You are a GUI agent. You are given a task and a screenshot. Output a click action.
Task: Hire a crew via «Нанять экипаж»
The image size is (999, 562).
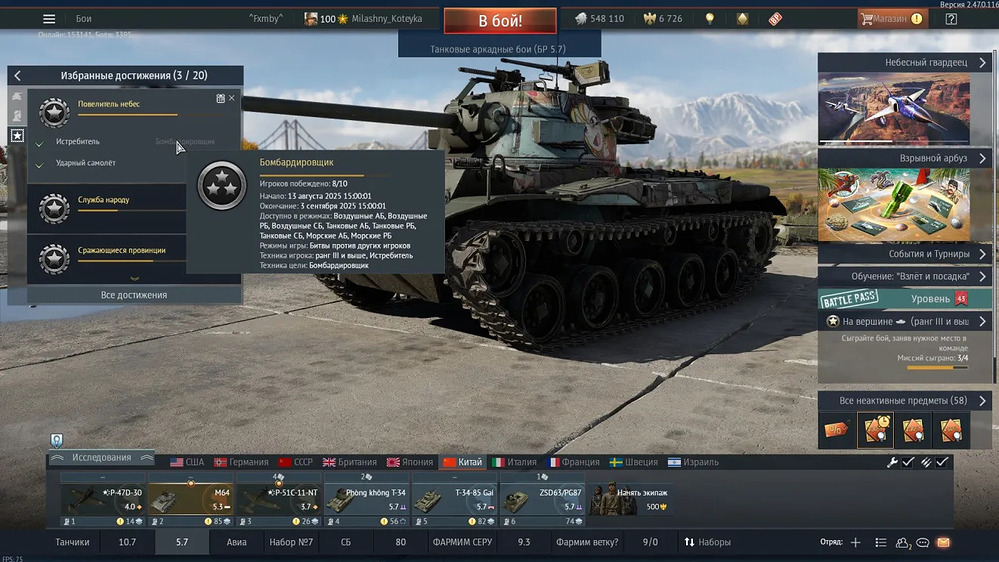[x=629, y=500]
